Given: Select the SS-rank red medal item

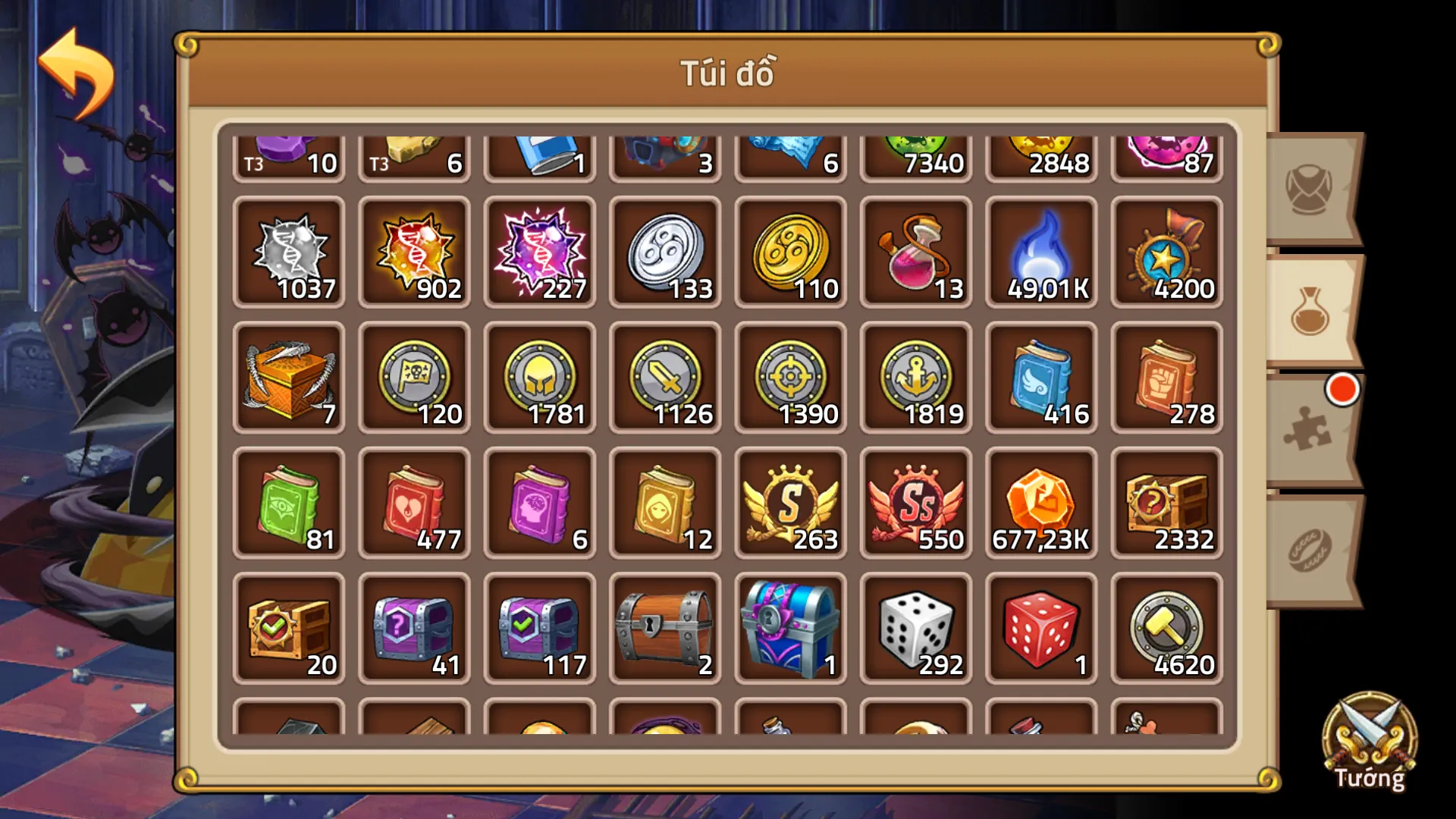Looking at the screenshot, I should pos(916,500).
